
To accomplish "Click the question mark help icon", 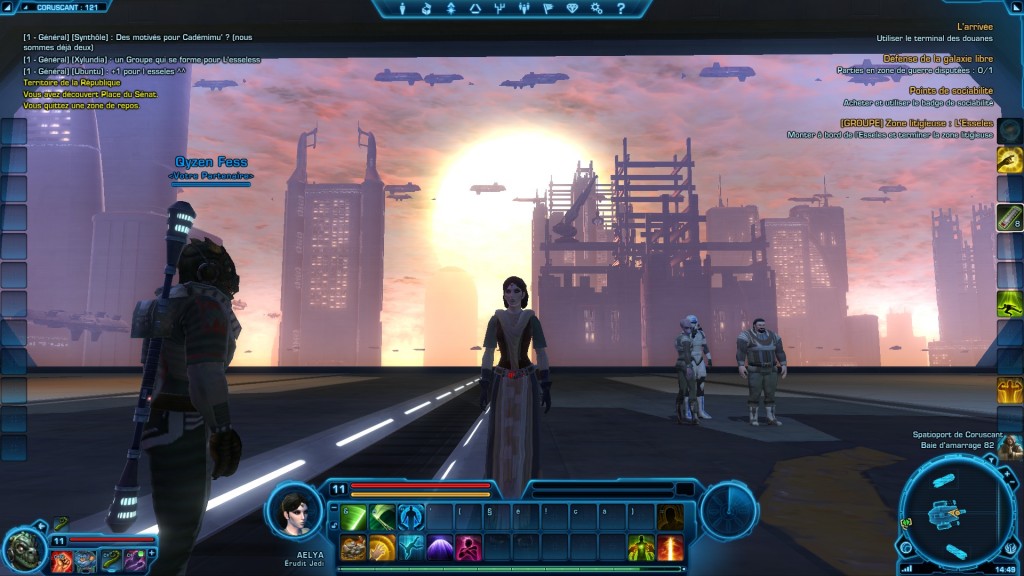I will click(620, 9).
